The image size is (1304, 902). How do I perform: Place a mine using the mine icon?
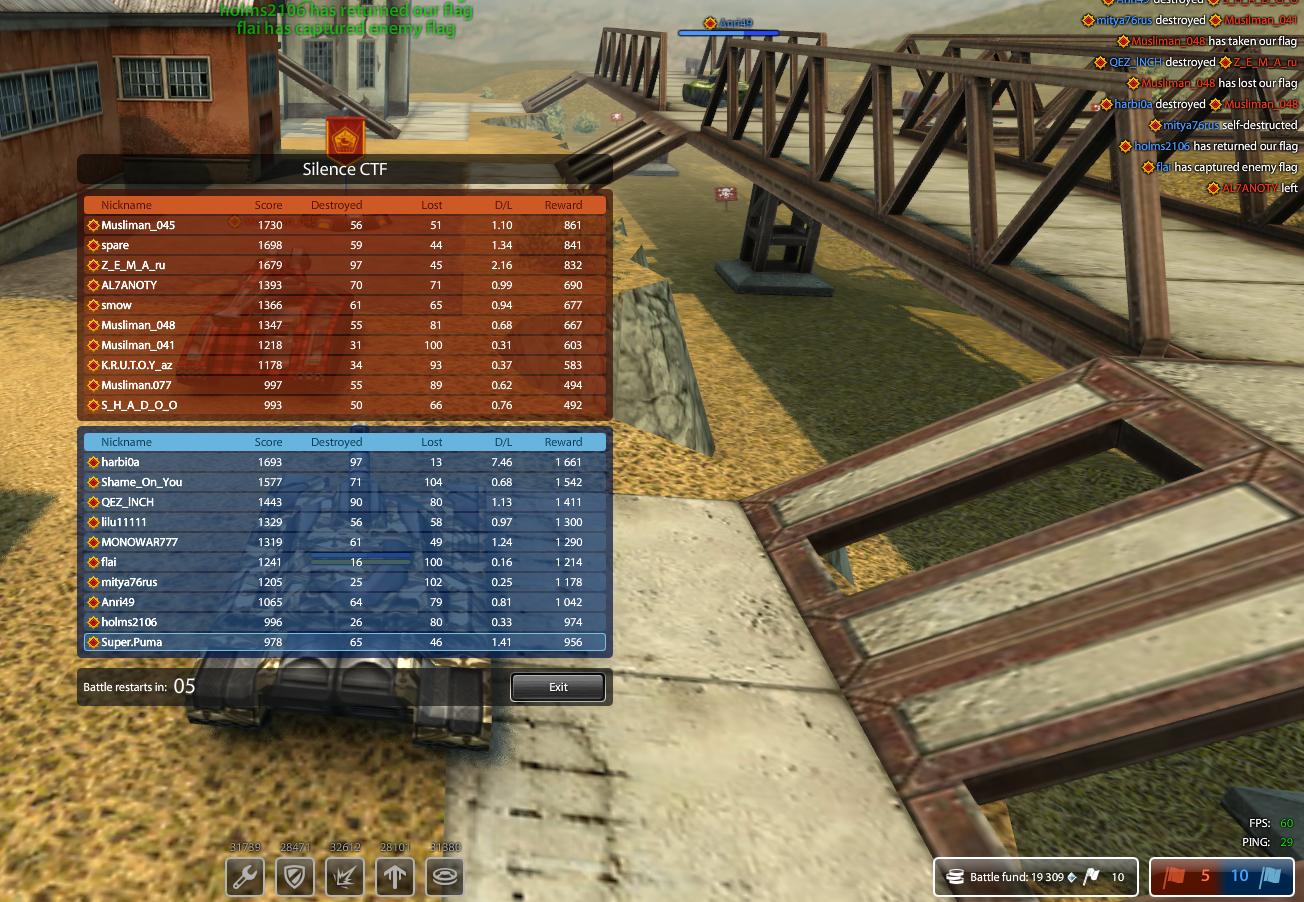[x=446, y=877]
